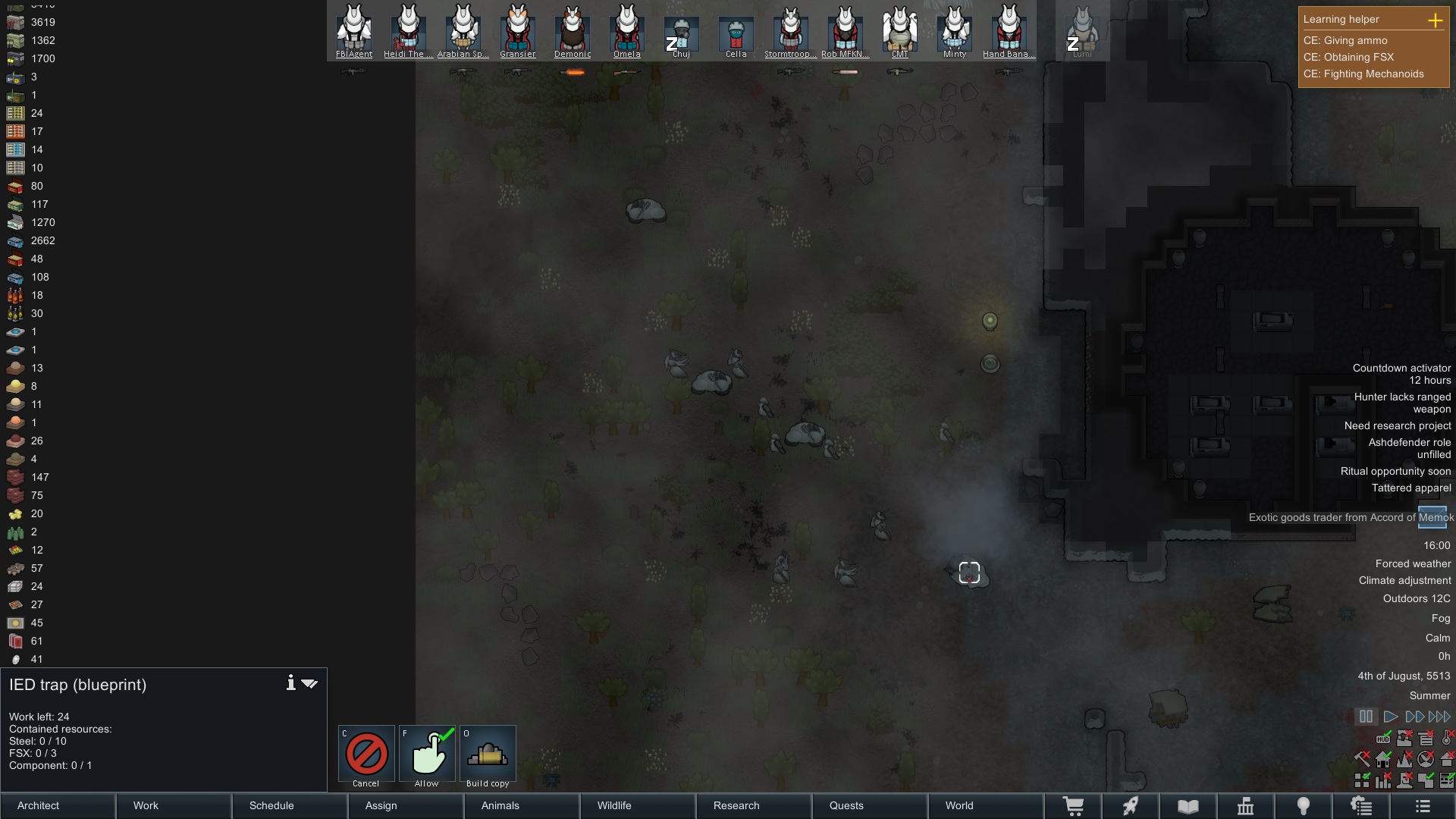Viewport: 1456px width, 819px height.
Task: Click the Tattered apparel alert
Action: (1410, 488)
